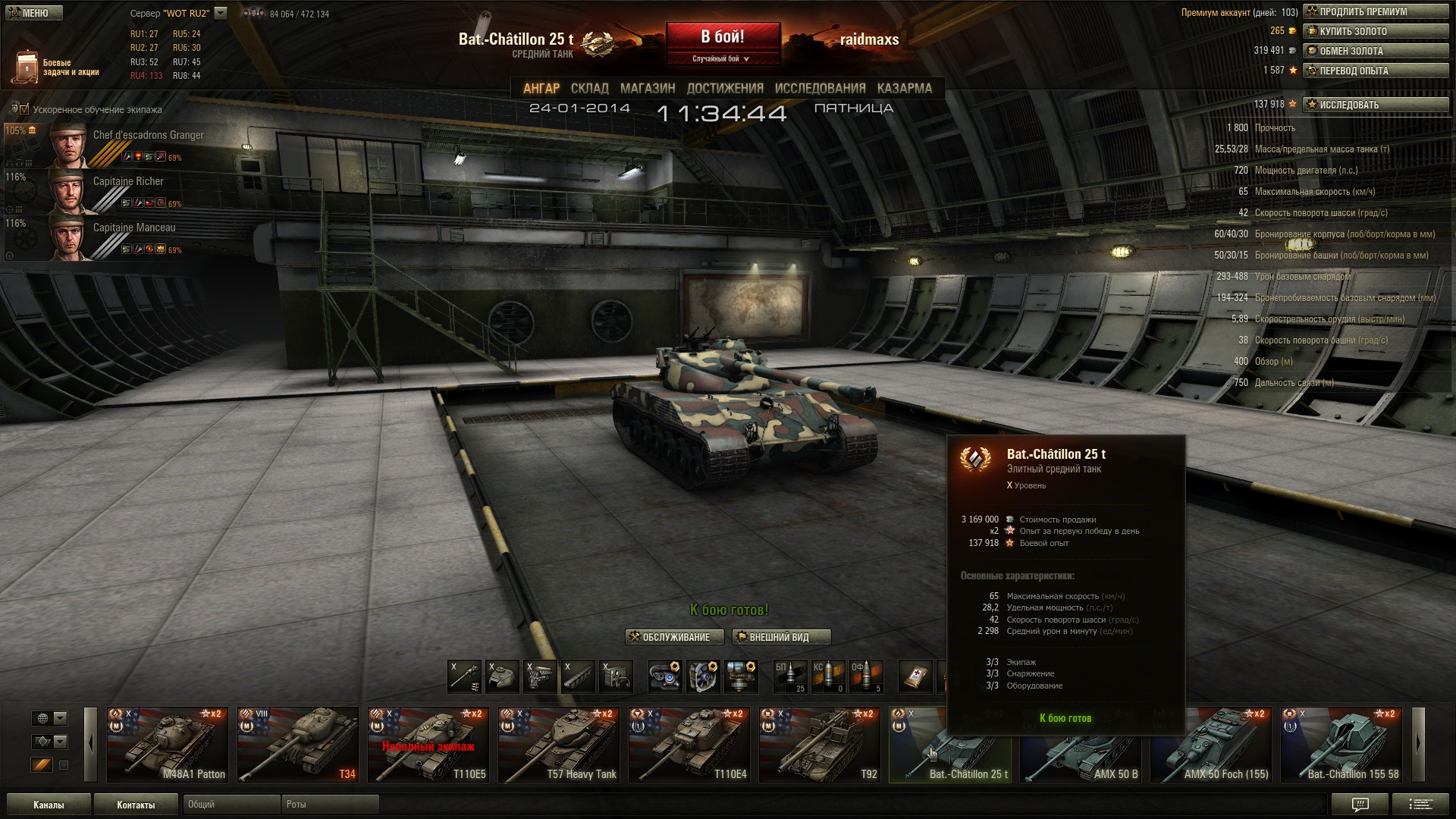
Task: Open Обслуживание service window
Action: [x=670, y=638]
